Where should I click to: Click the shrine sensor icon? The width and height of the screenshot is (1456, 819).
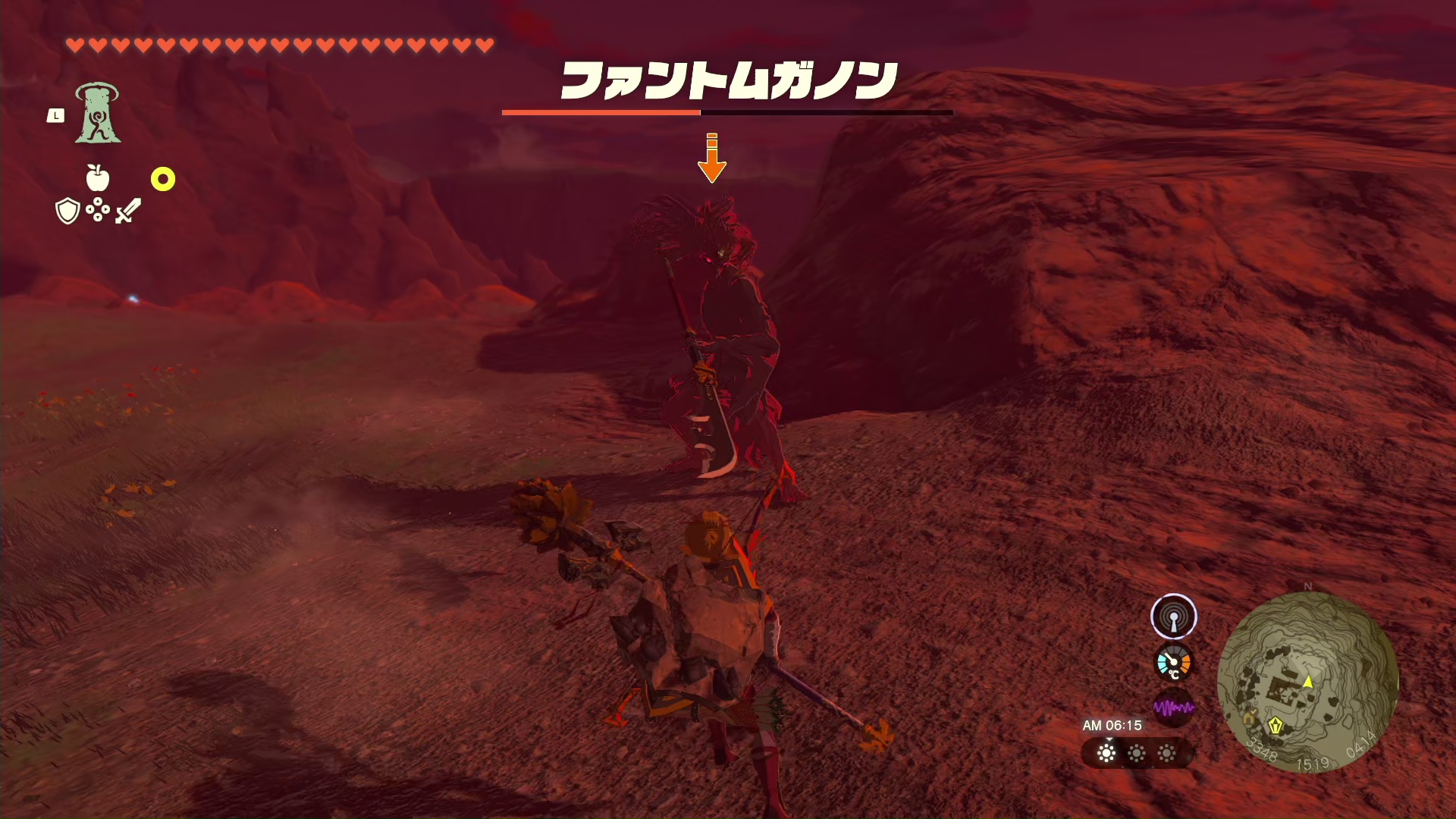(x=1173, y=617)
